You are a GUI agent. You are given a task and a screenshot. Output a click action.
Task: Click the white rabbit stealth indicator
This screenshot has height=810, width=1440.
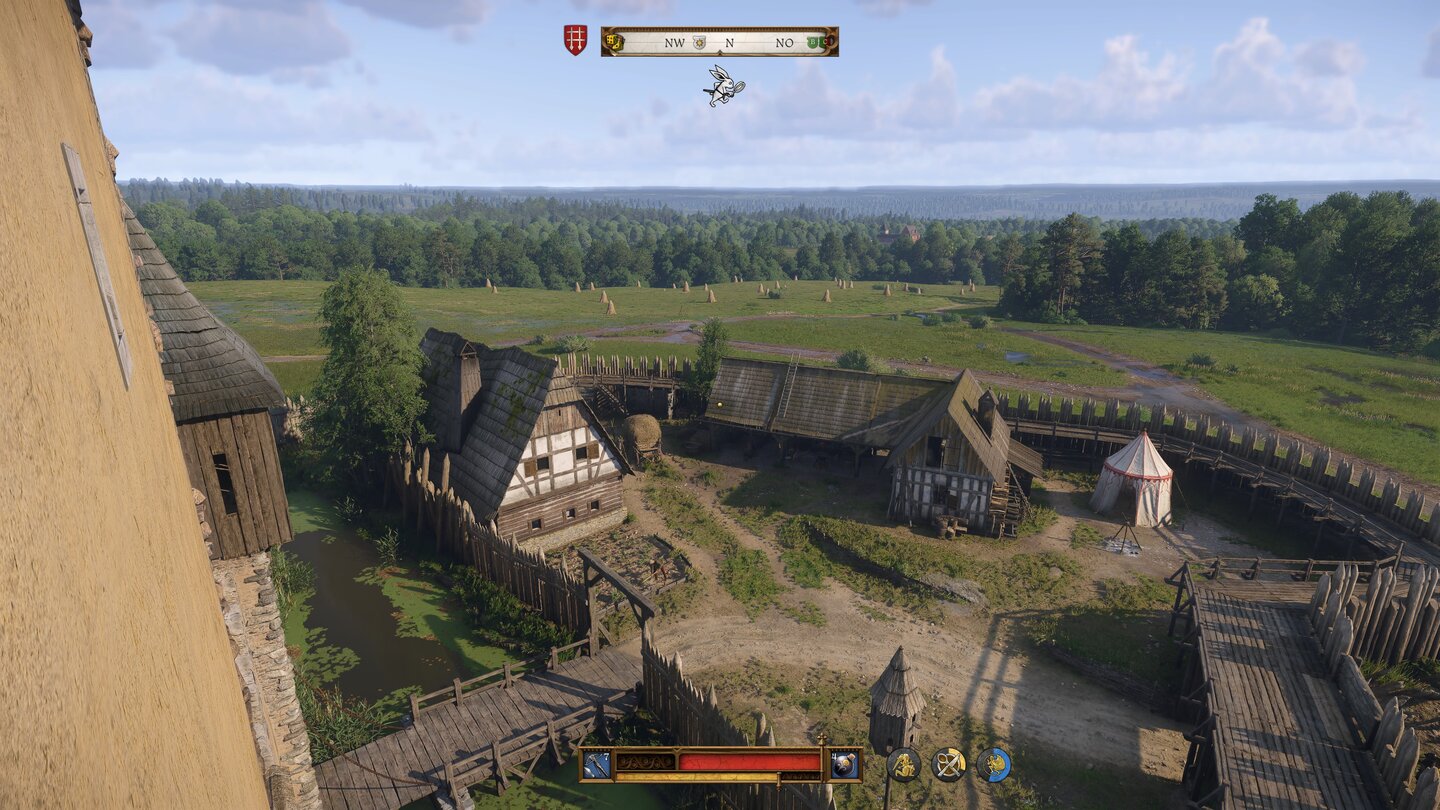723,86
